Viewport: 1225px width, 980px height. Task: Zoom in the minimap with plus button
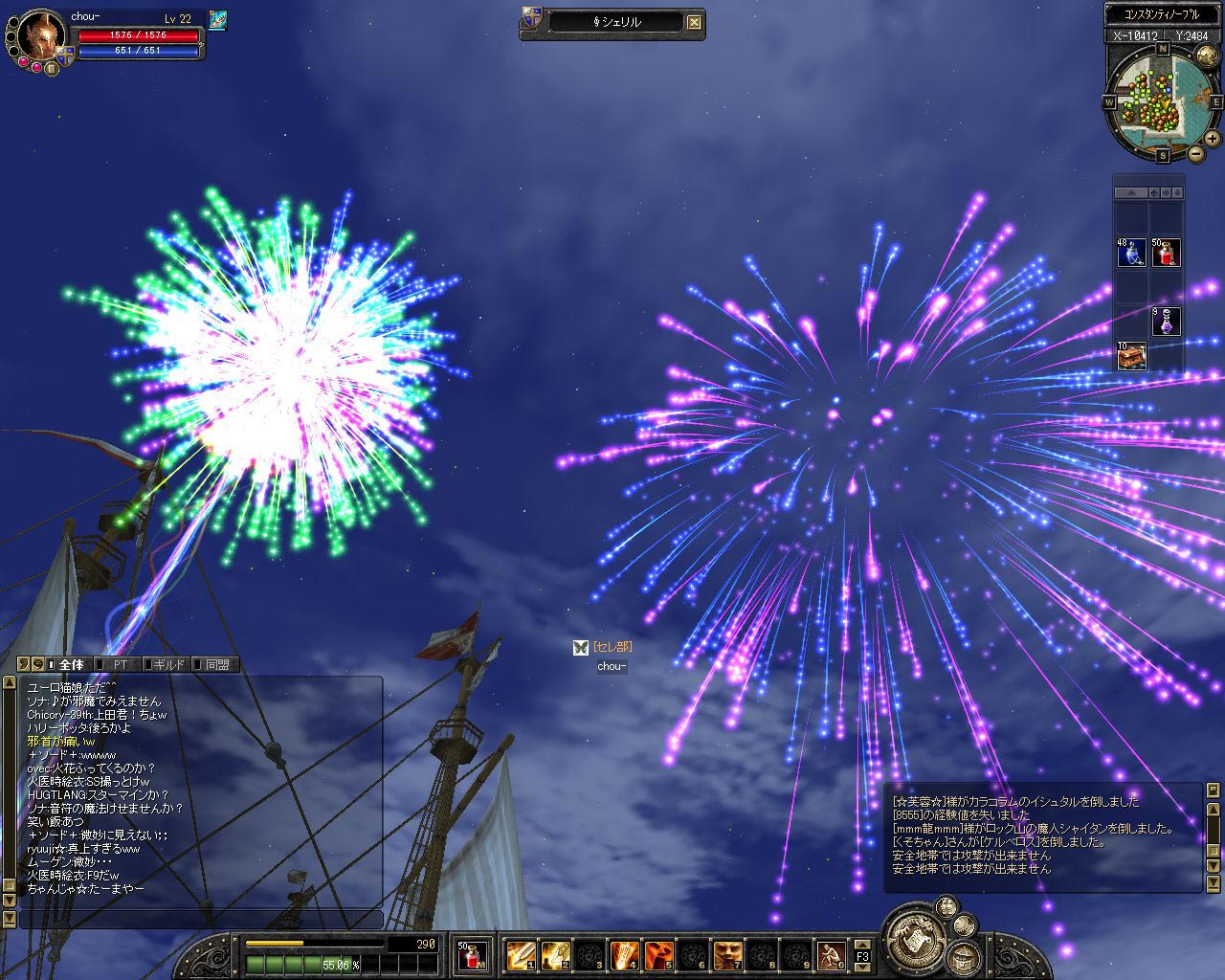click(1211, 141)
